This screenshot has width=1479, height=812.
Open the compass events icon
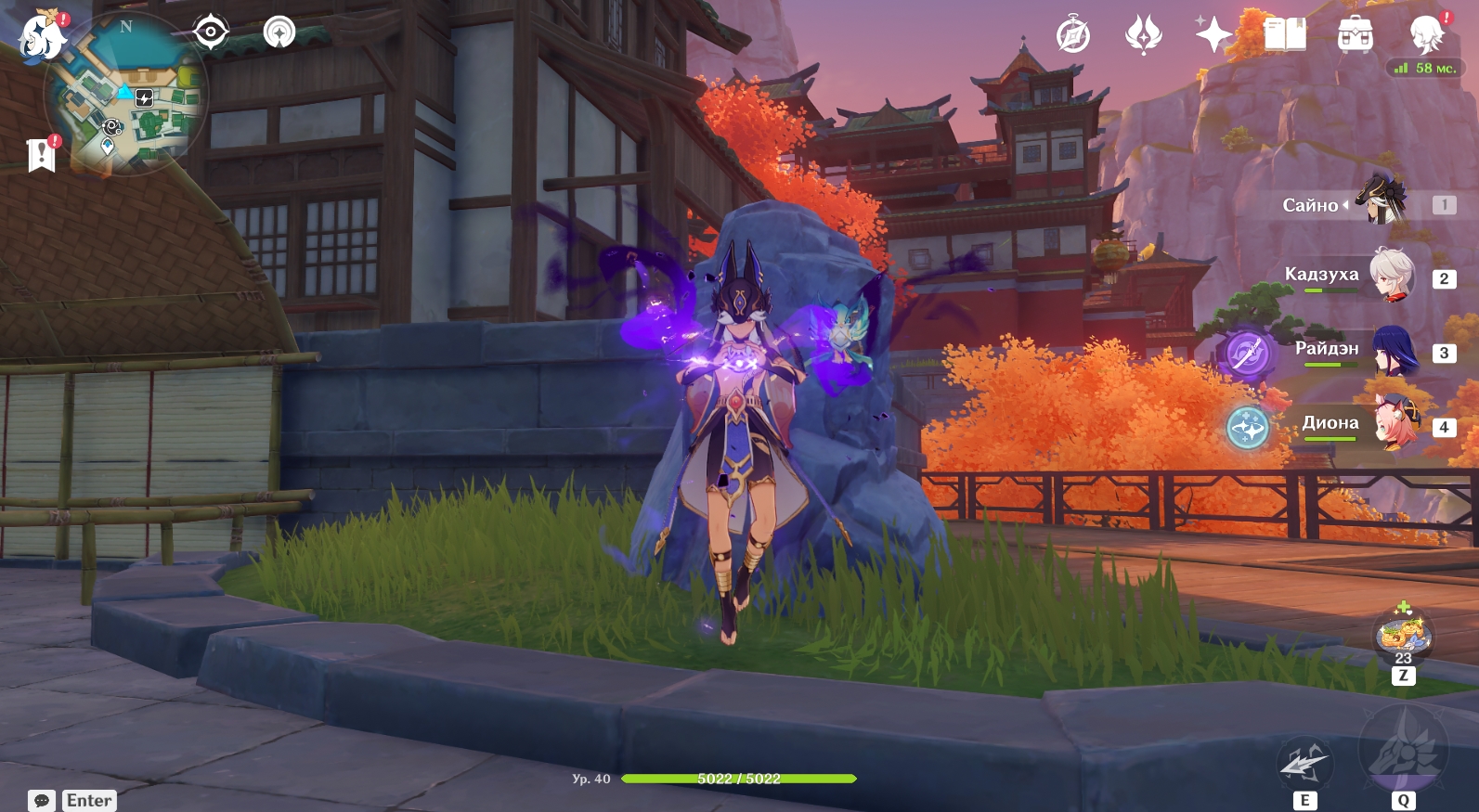[1072, 36]
